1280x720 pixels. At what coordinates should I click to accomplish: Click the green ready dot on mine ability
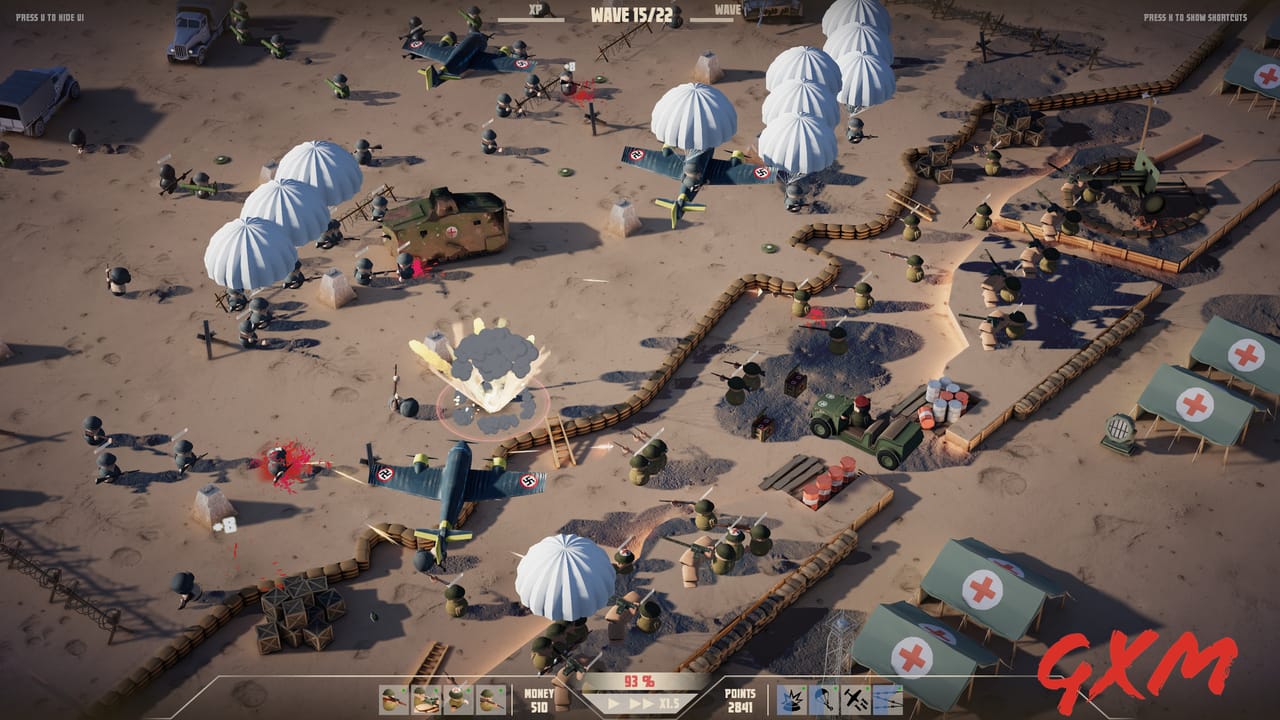coord(802,688)
